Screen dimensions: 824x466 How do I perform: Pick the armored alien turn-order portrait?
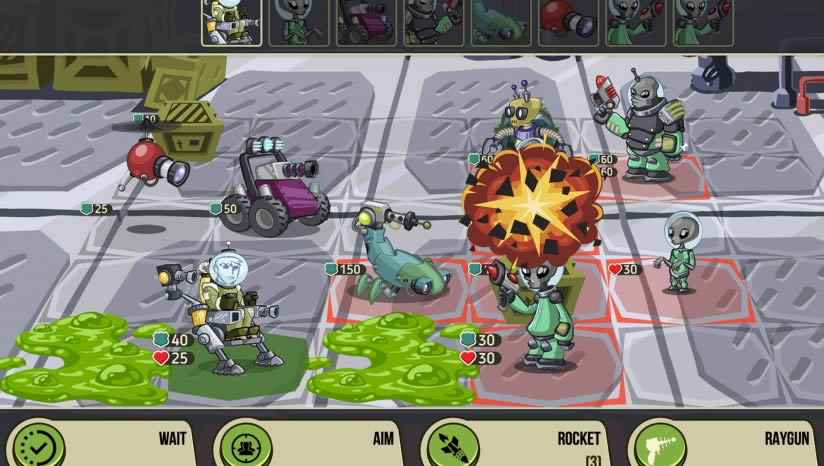[433, 22]
